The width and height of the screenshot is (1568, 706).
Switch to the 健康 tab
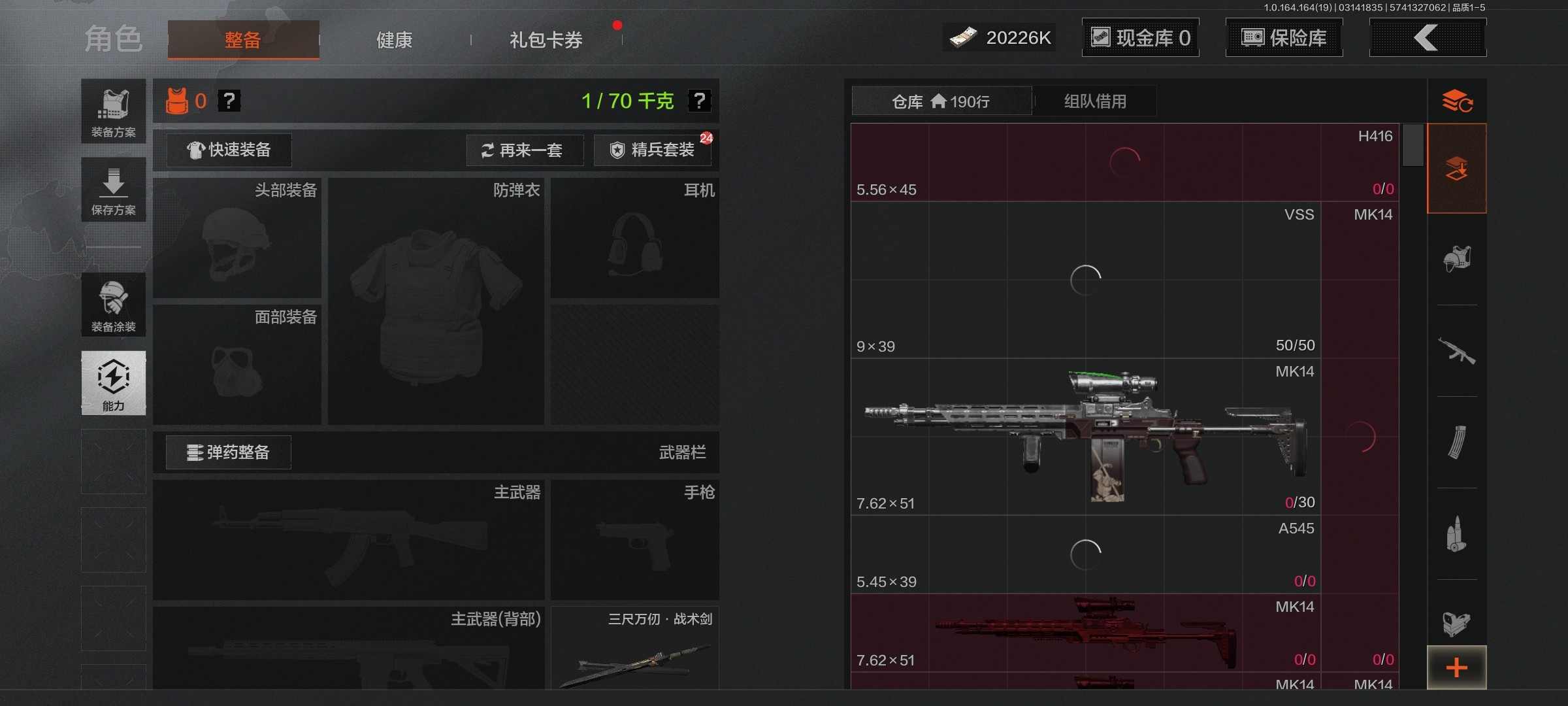tap(394, 39)
